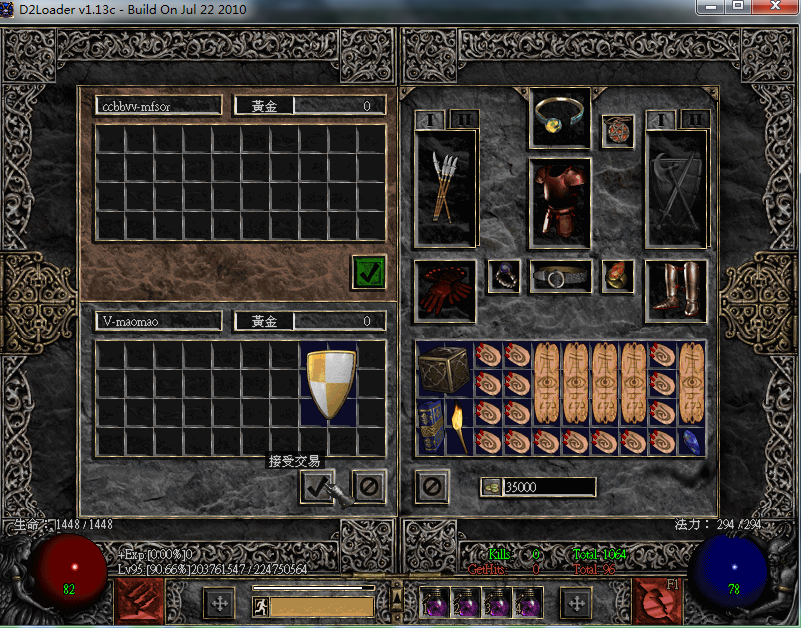Choose the pentagram amulet slot
The width and height of the screenshot is (801, 628).
tap(617, 130)
